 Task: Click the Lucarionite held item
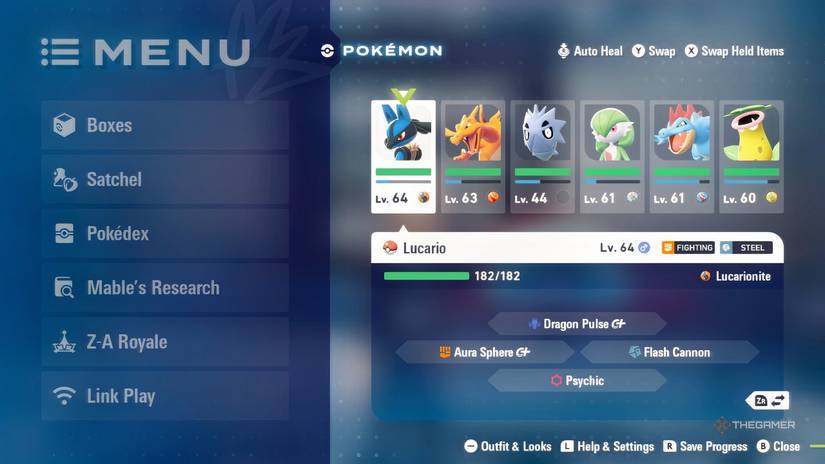(736, 276)
